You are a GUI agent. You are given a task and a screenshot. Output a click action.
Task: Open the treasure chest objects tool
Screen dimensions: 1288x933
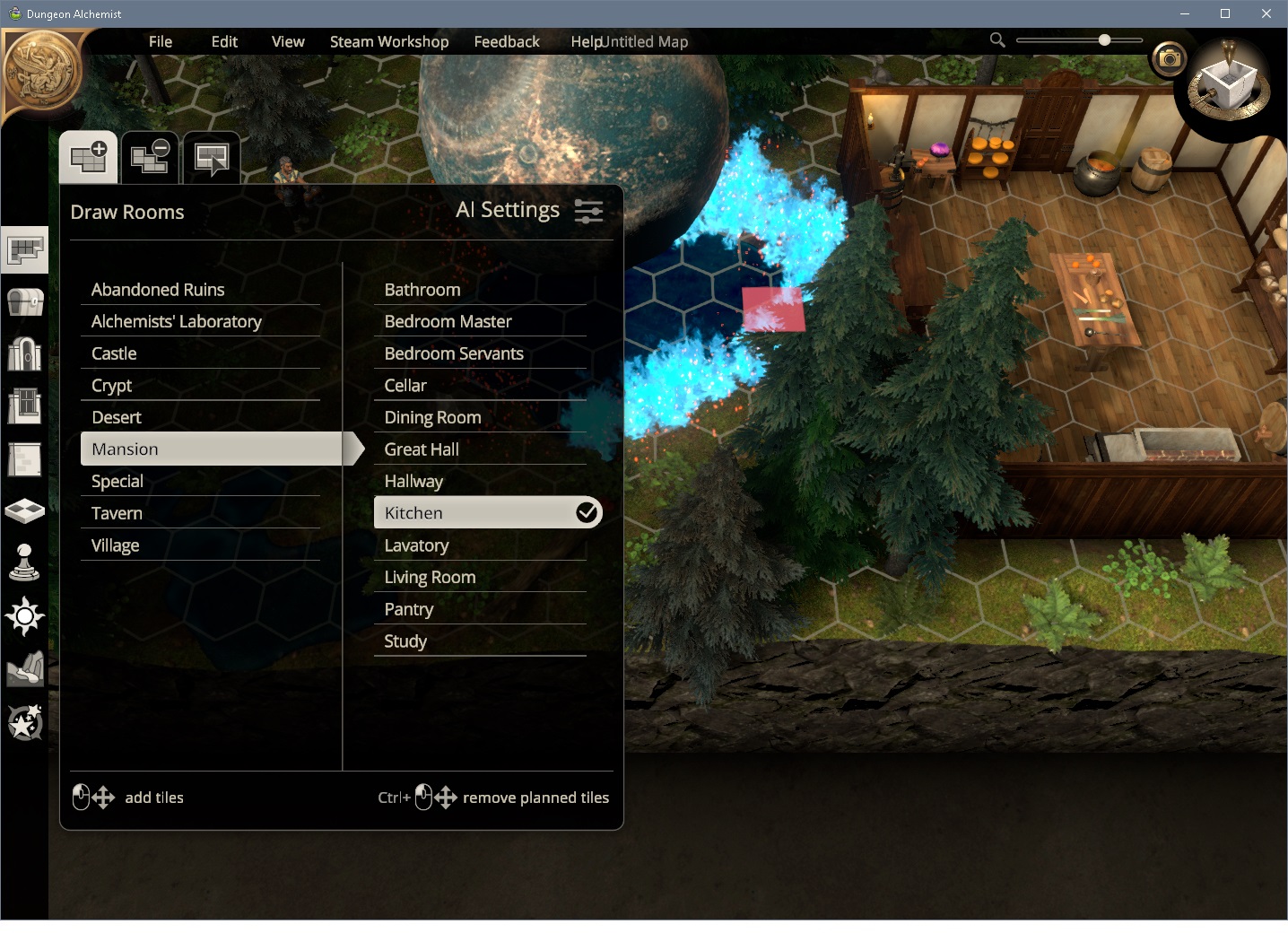pyautogui.click(x=24, y=302)
